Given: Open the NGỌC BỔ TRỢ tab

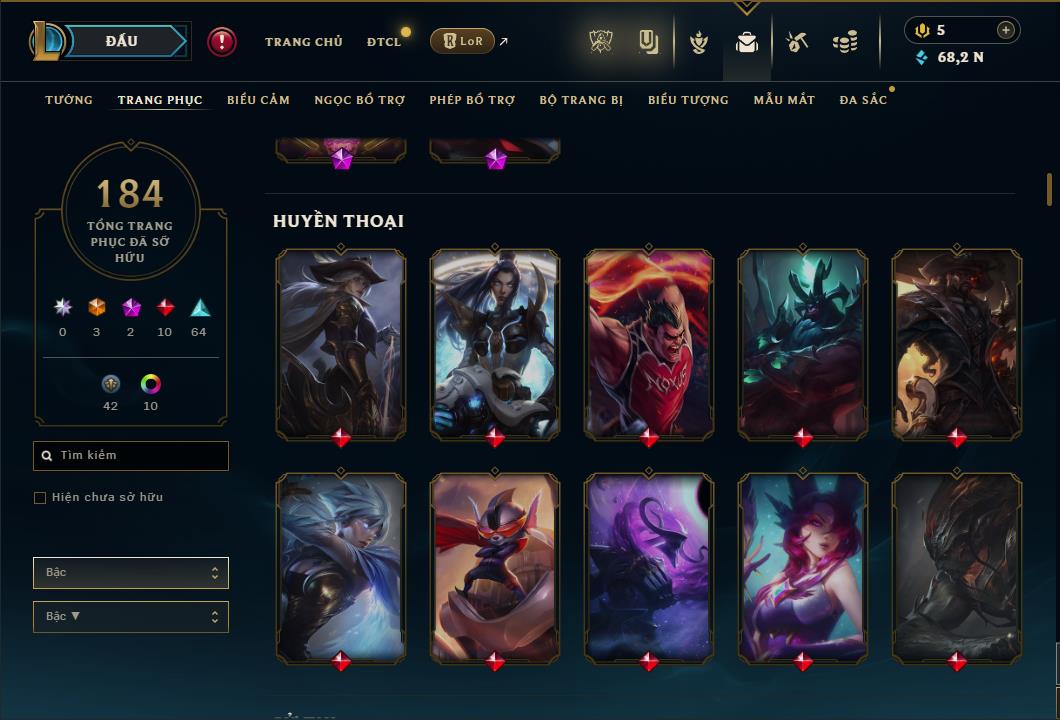Looking at the screenshot, I should pyautogui.click(x=359, y=100).
